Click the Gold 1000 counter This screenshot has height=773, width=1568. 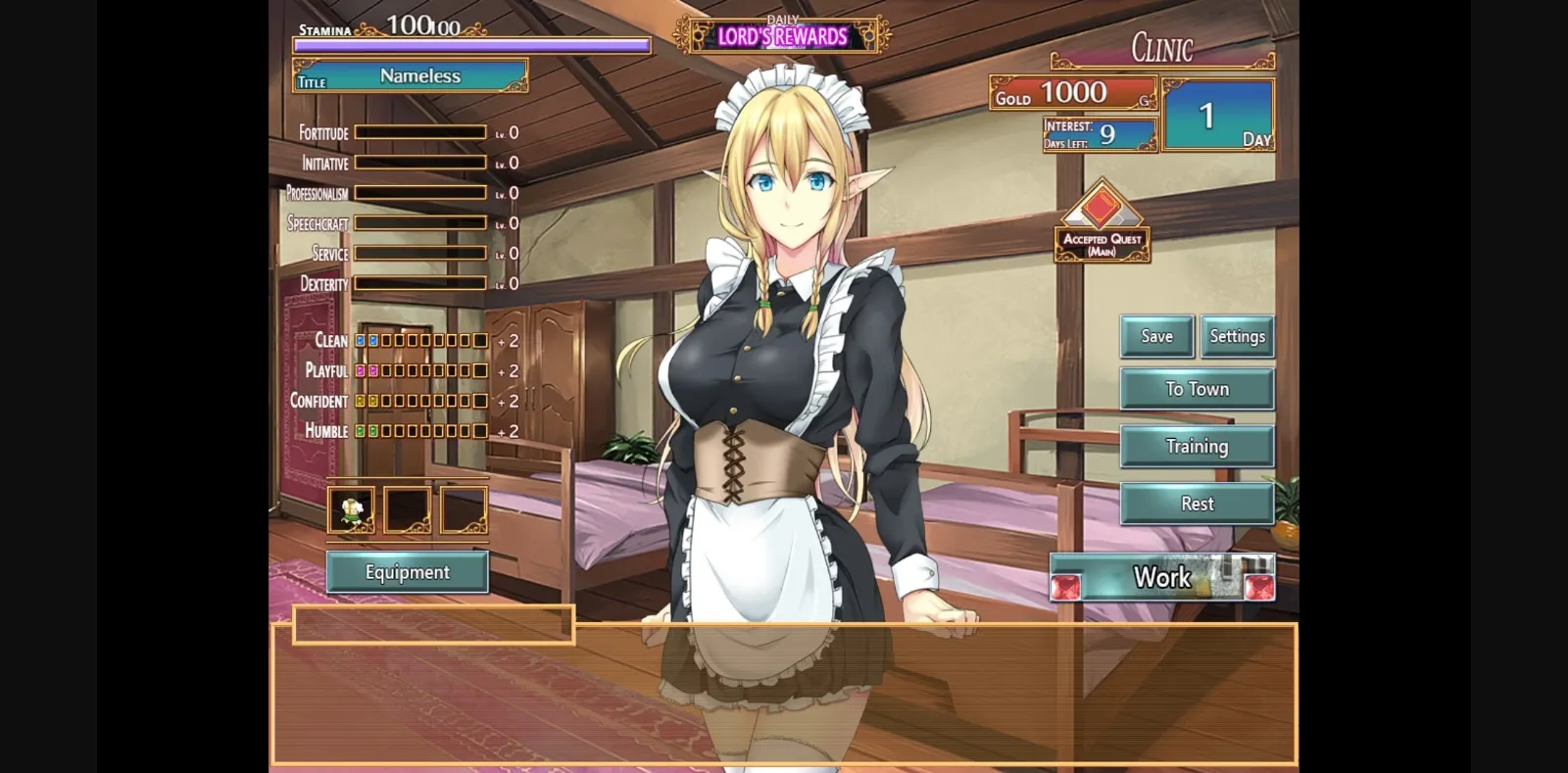click(x=1072, y=94)
